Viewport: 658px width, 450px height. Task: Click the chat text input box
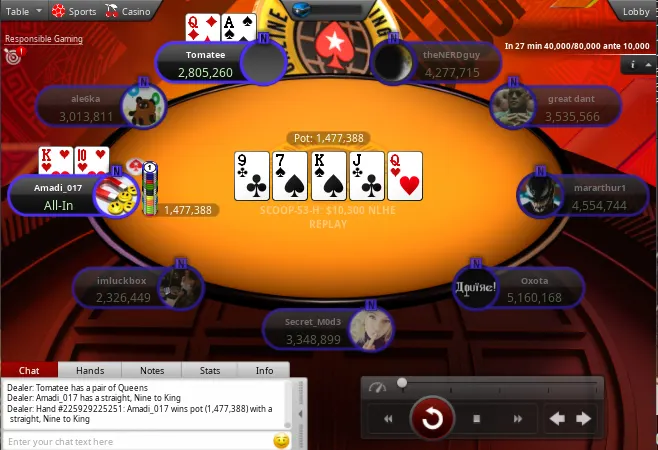[135, 441]
